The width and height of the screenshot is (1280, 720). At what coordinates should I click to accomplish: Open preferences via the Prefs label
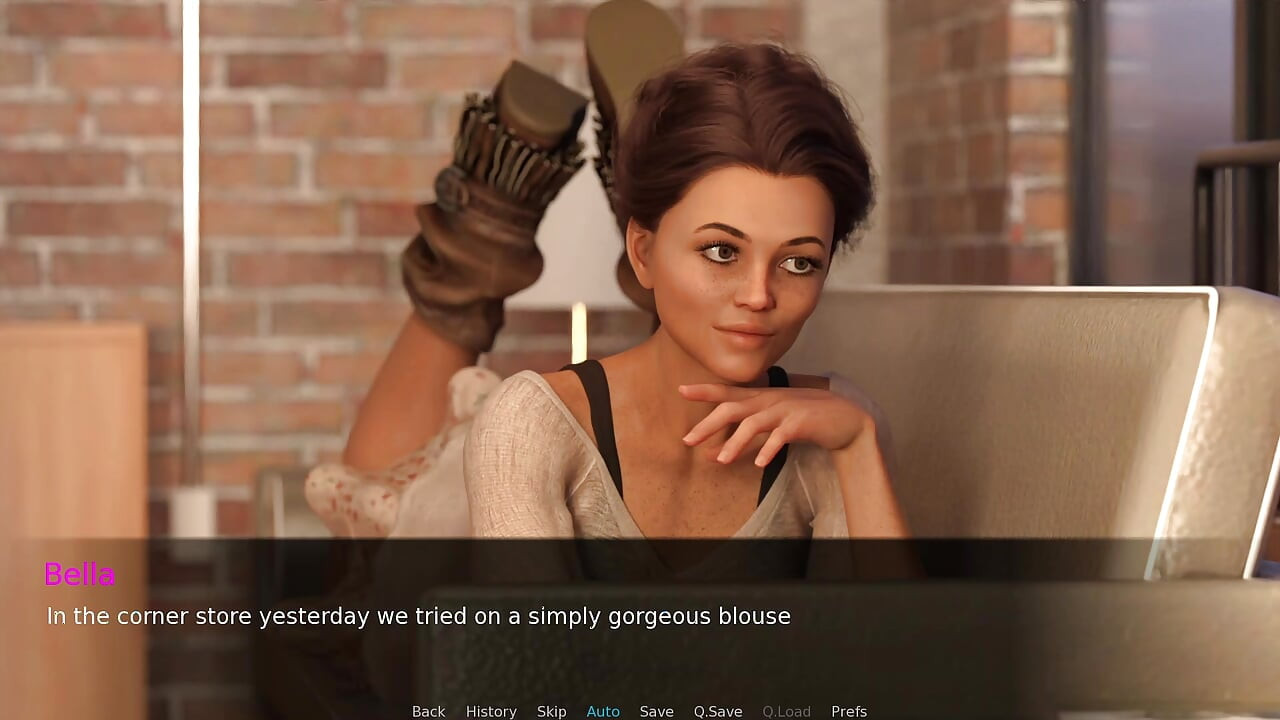(848, 710)
